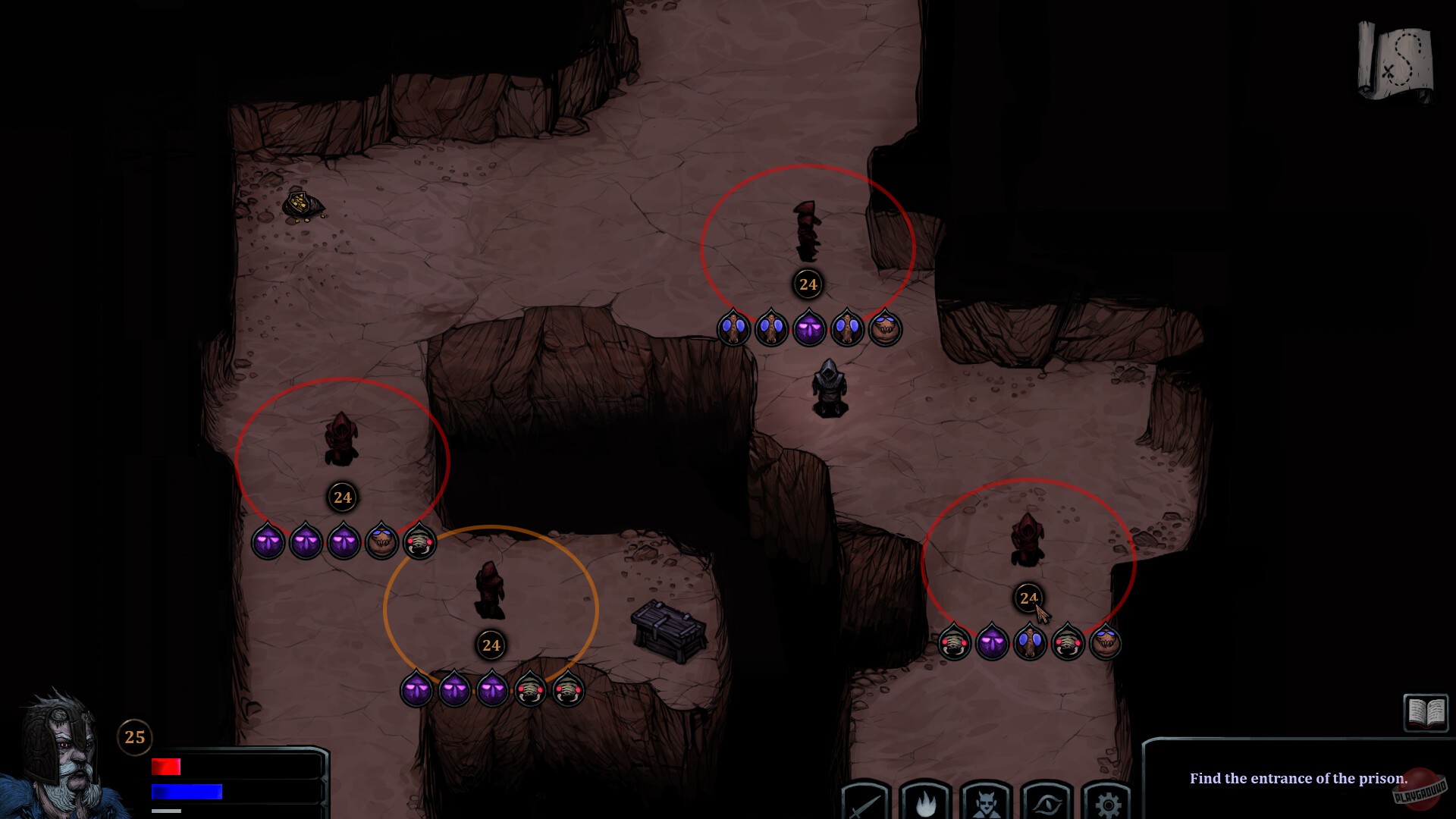The height and width of the screenshot is (819, 1456).
Task: Select the orange-circled group's 24 badge
Action: click(490, 645)
